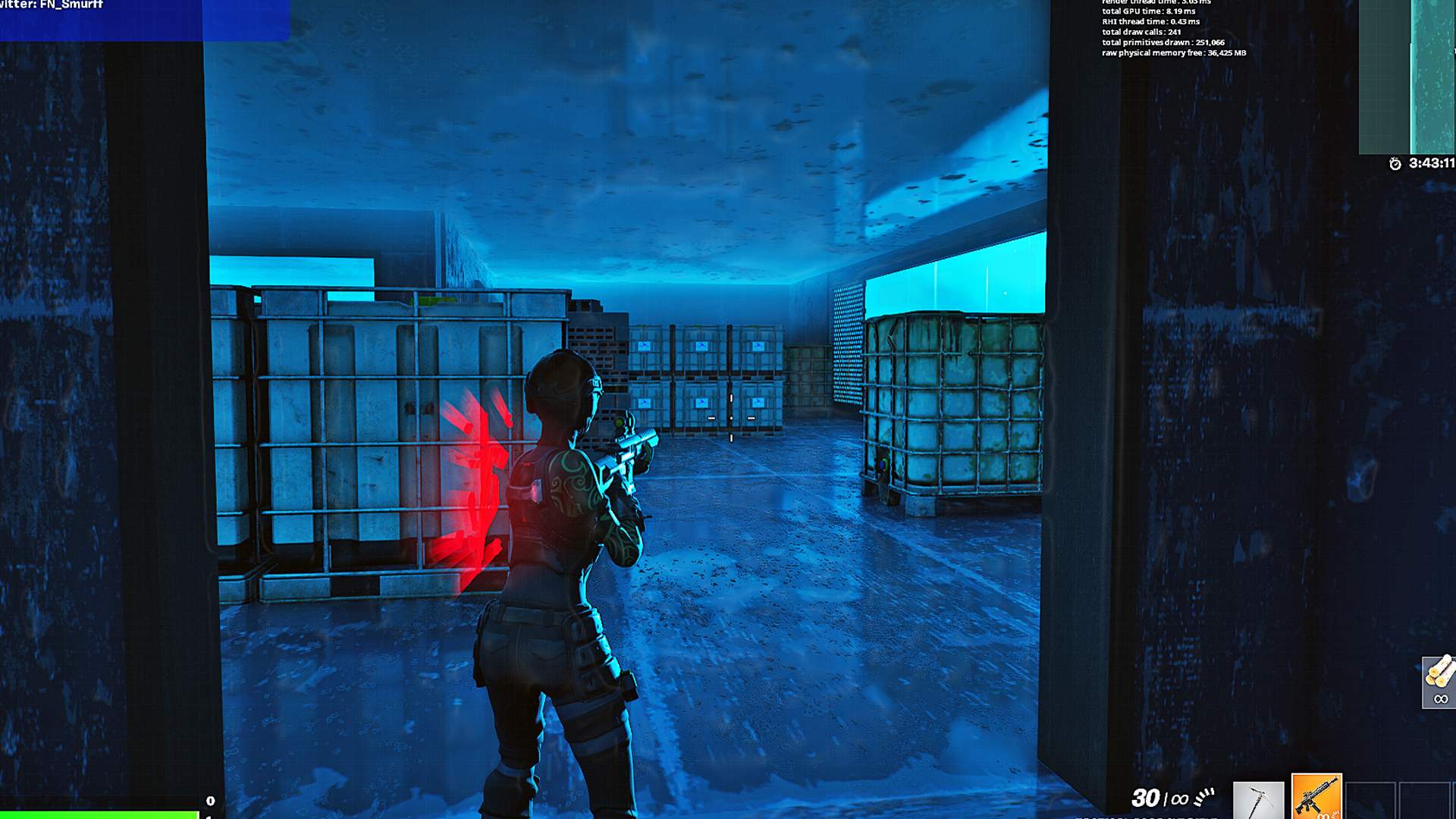Click the ammo counter showing 30

tap(1144, 796)
